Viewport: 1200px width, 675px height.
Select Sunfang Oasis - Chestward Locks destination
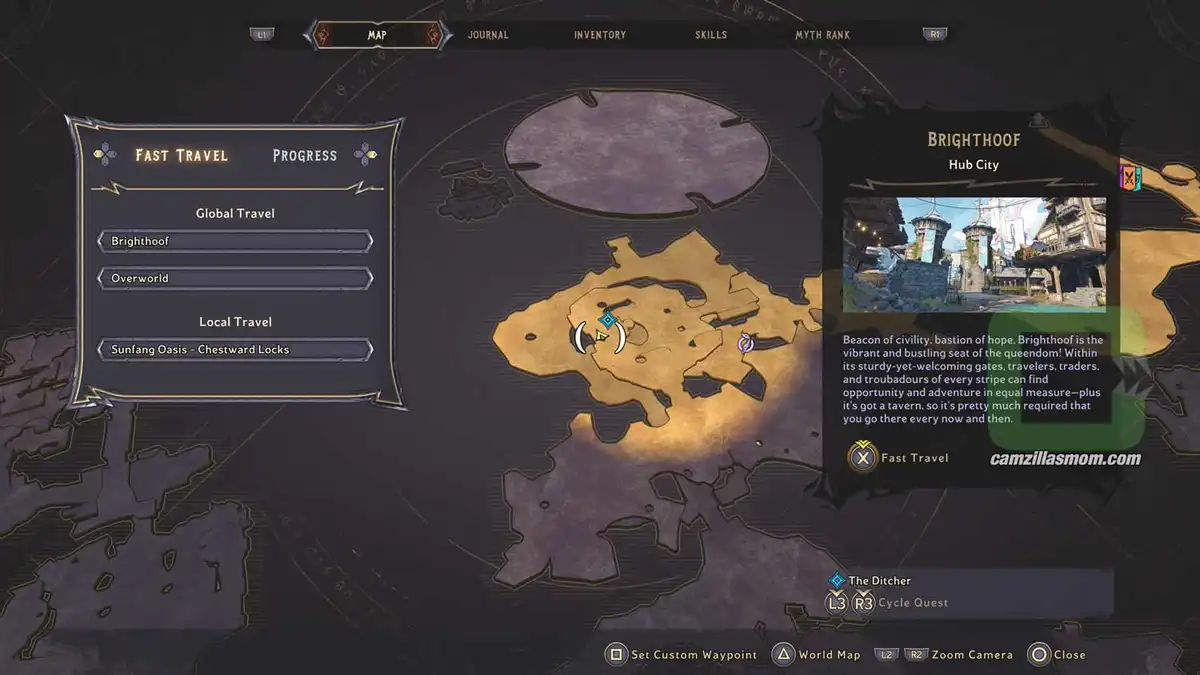click(235, 350)
